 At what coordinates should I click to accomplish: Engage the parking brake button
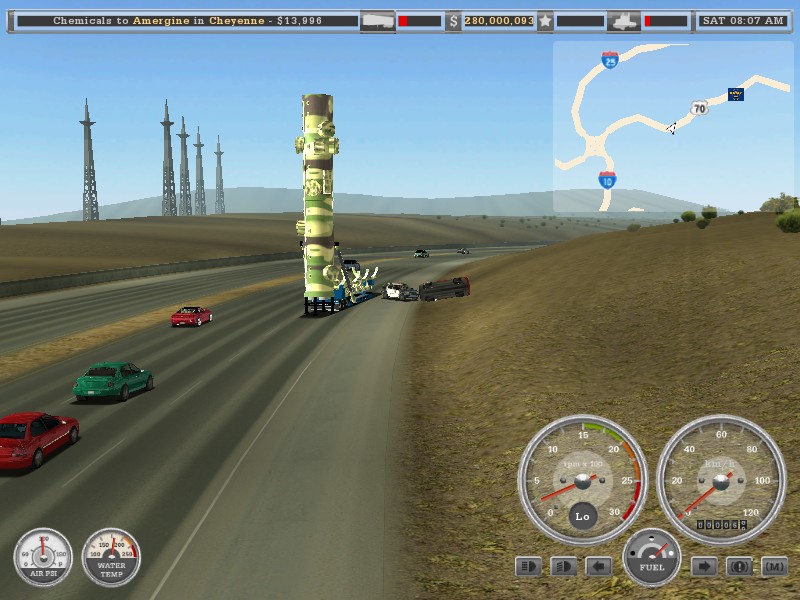(739, 567)
